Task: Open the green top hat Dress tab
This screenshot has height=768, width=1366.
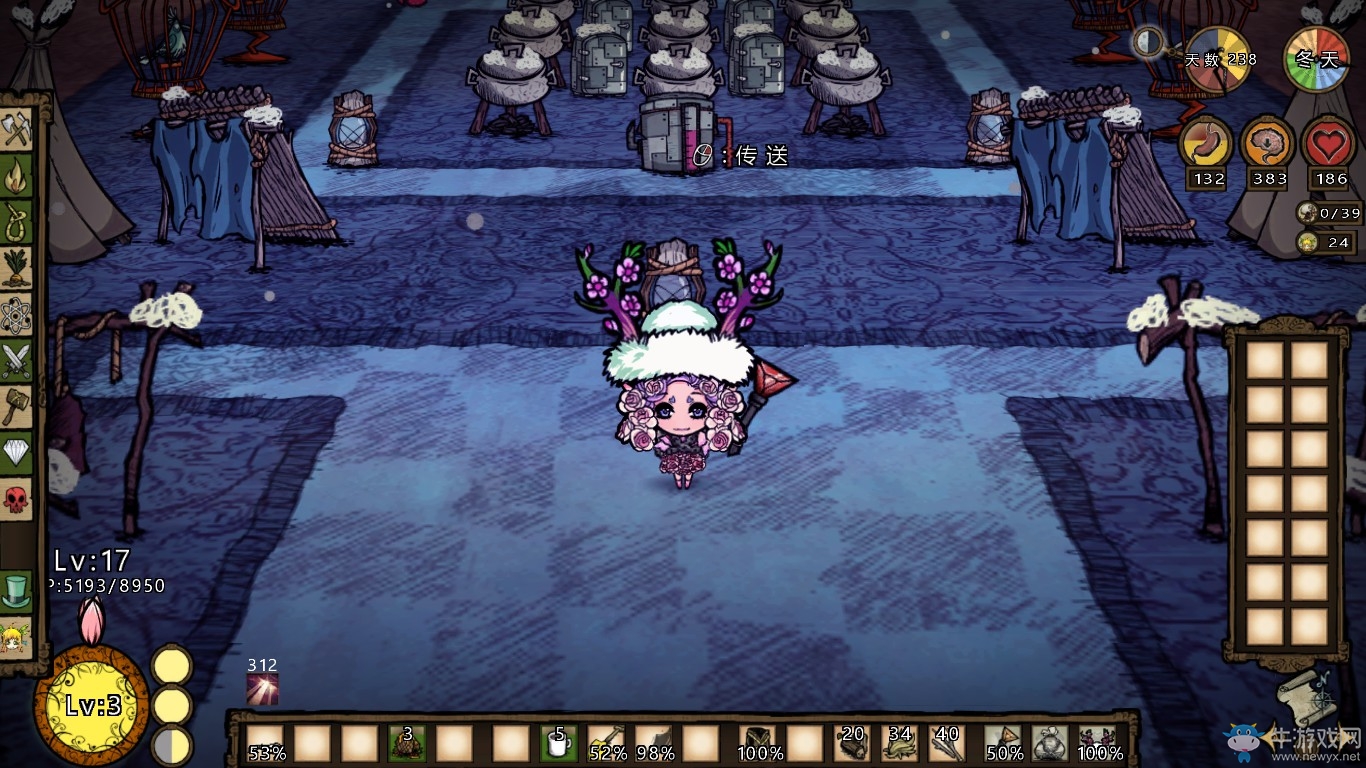Action: [17, 590]
